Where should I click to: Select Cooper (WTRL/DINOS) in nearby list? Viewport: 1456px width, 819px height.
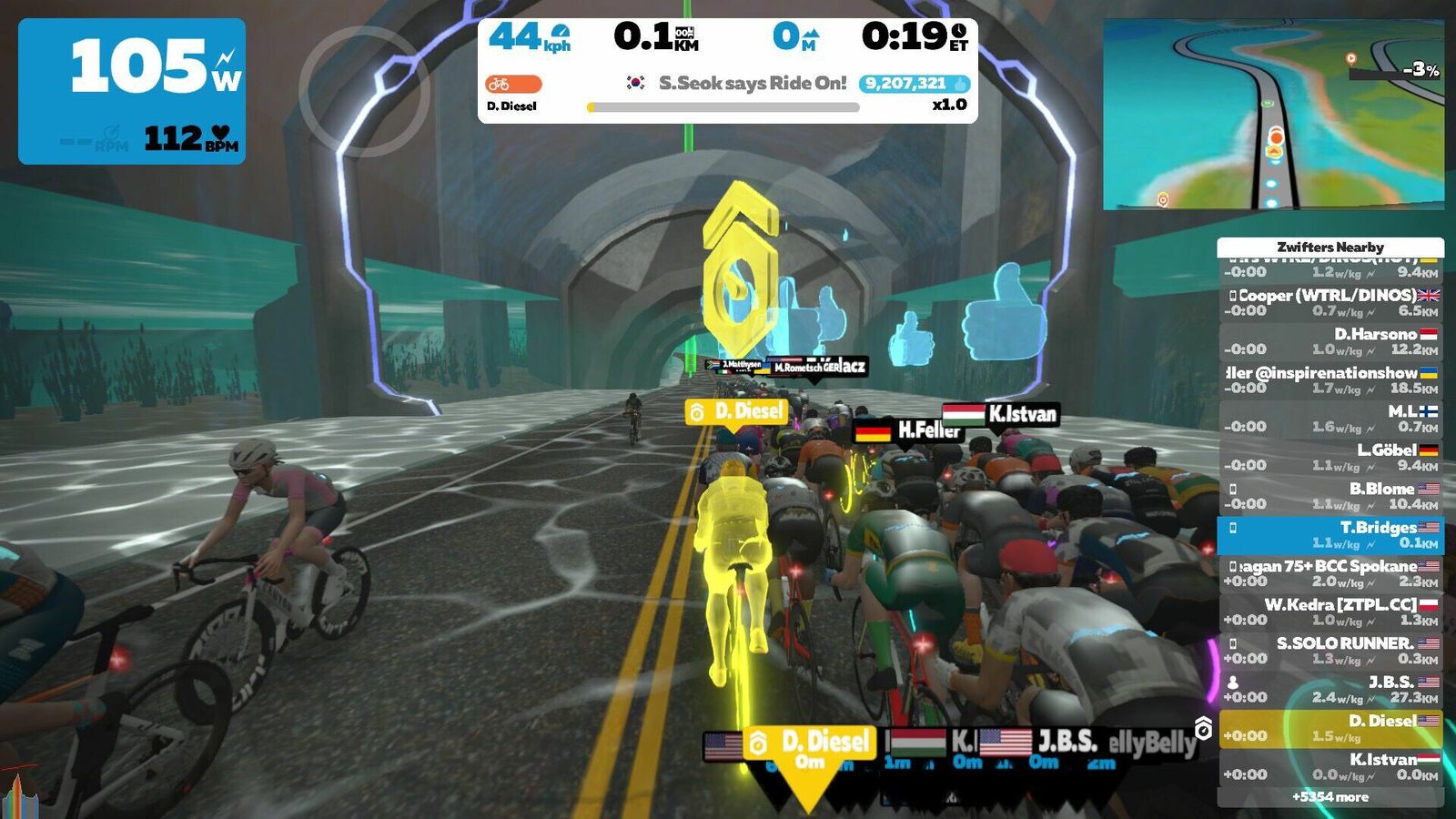click(x=1330, y=302)
